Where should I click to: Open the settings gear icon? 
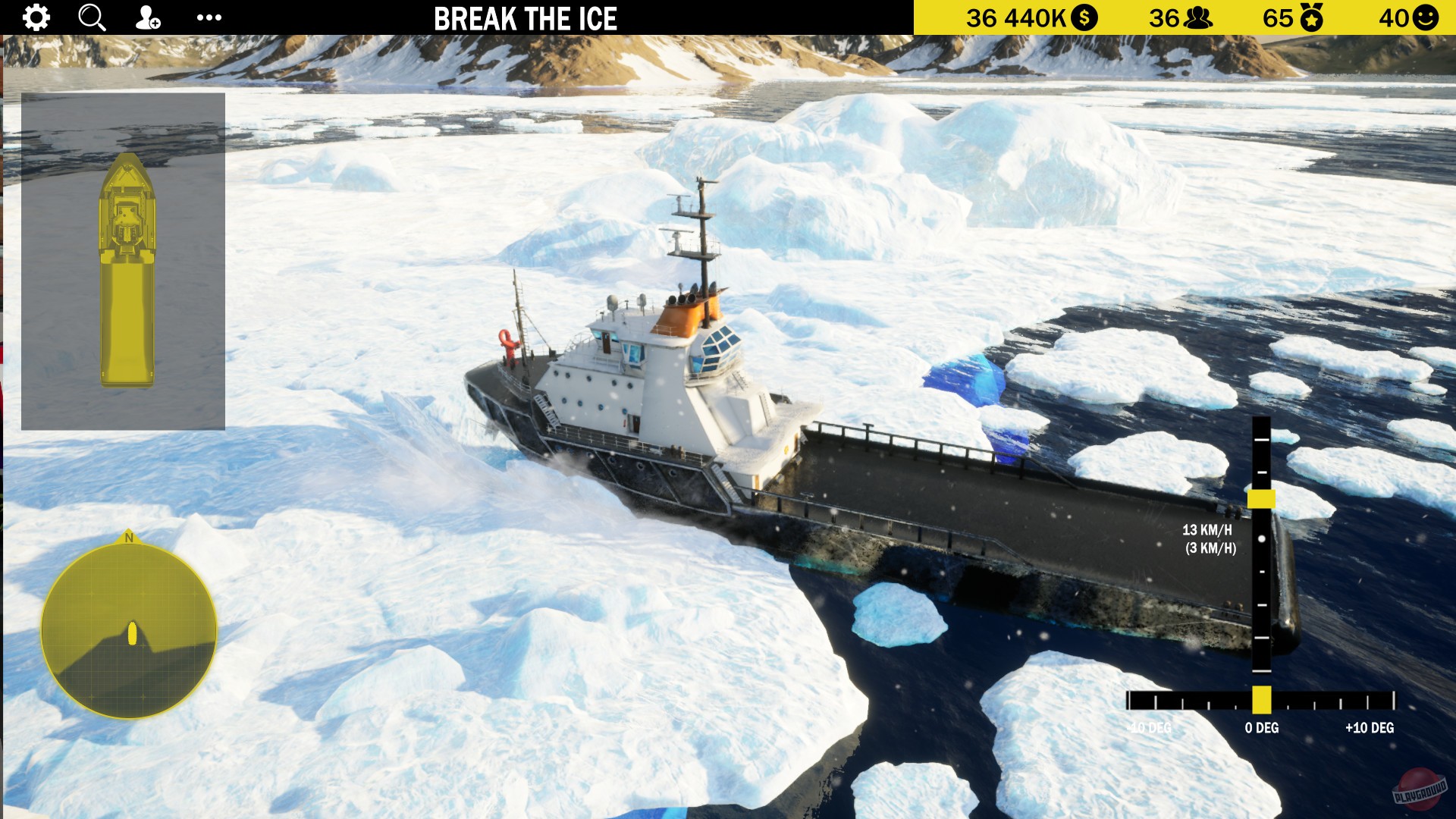35,17
